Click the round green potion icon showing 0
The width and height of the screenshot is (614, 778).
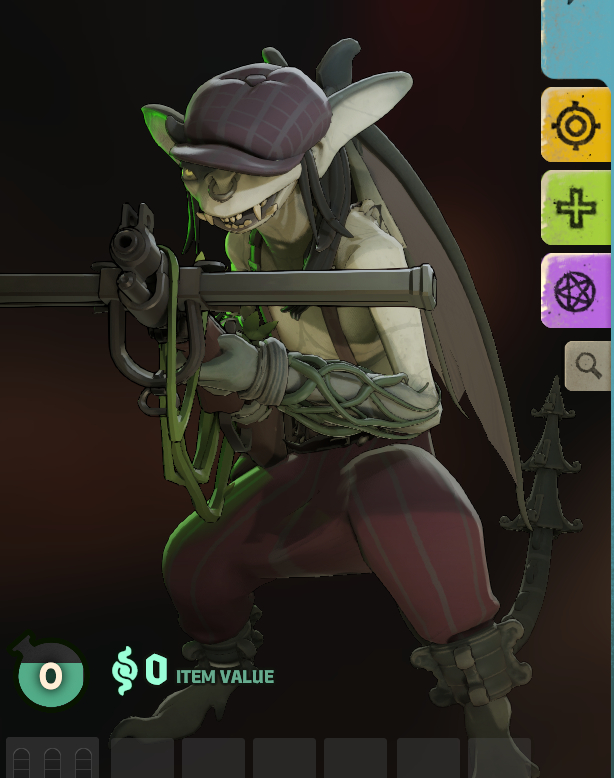[50, 675]
